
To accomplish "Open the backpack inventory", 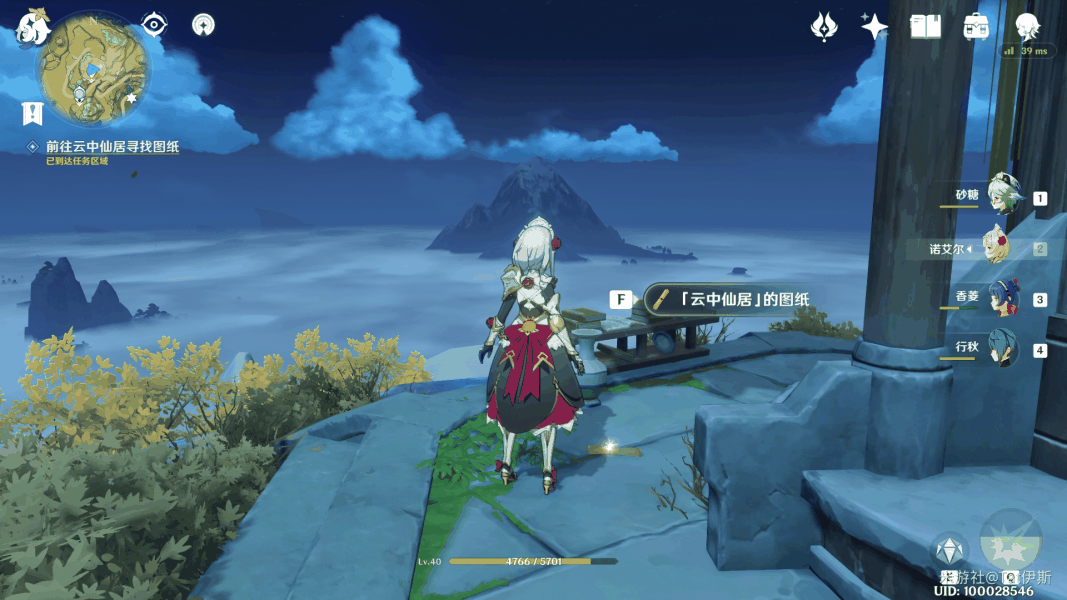I will pyautogui.click(x=977, y=27).
